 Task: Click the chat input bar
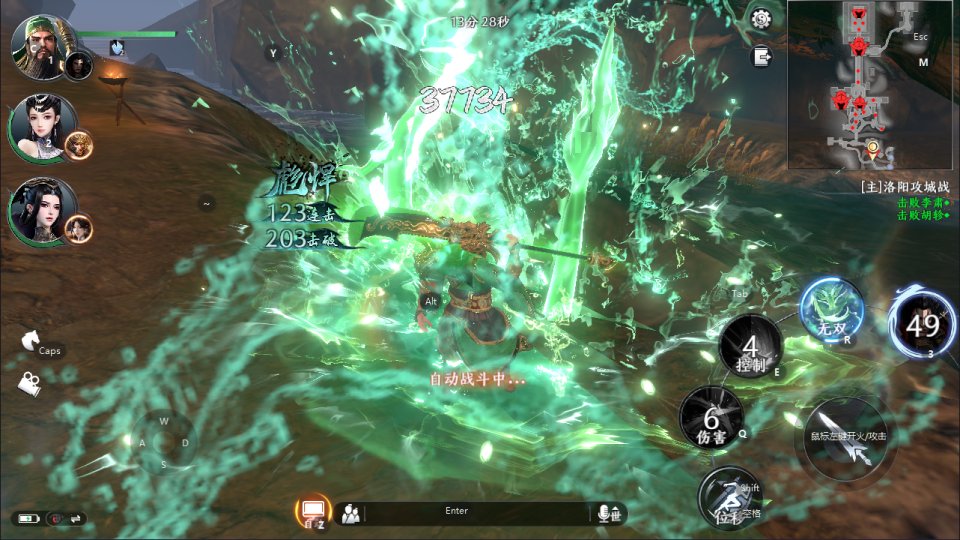(x=470, y=513)
